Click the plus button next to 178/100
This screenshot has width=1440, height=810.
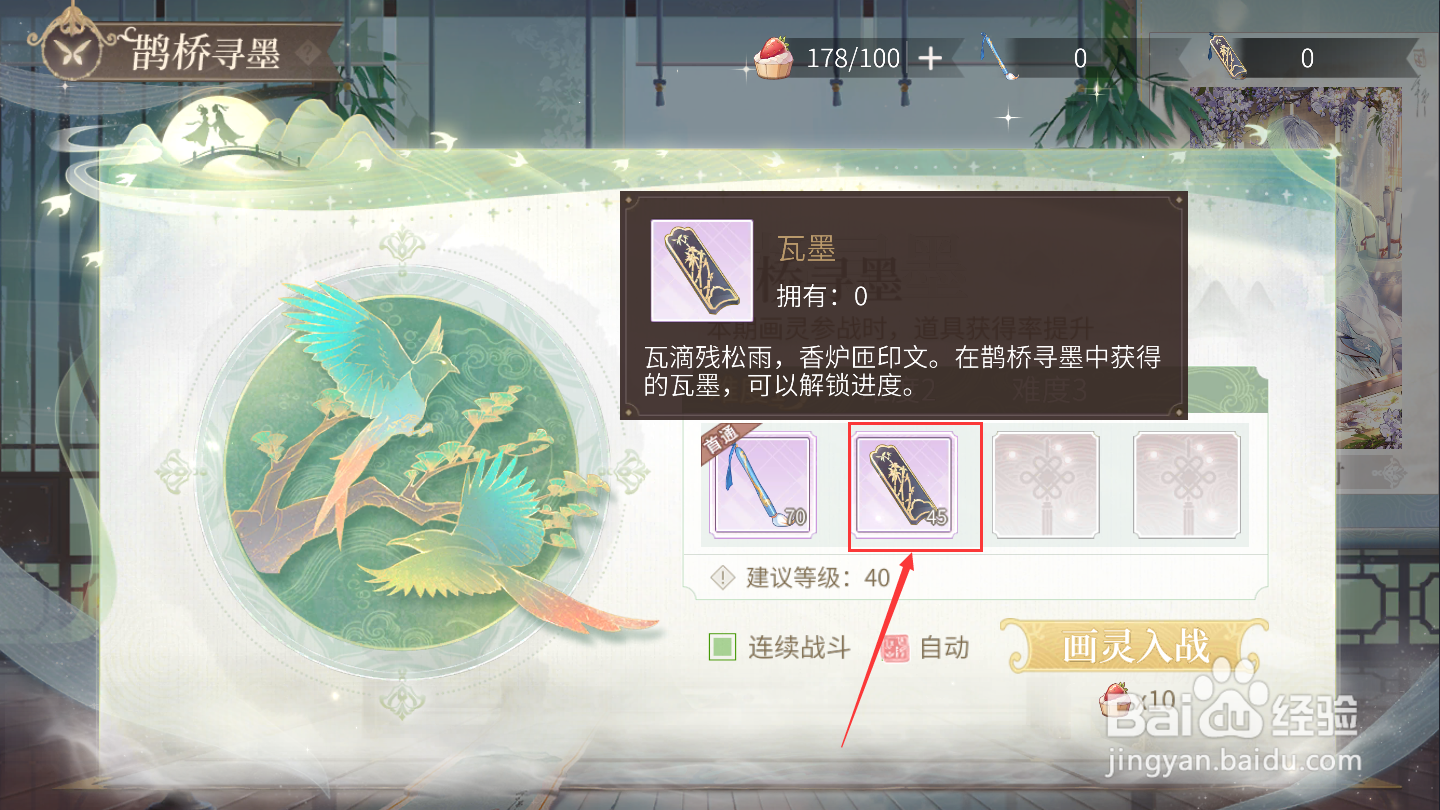929,59
